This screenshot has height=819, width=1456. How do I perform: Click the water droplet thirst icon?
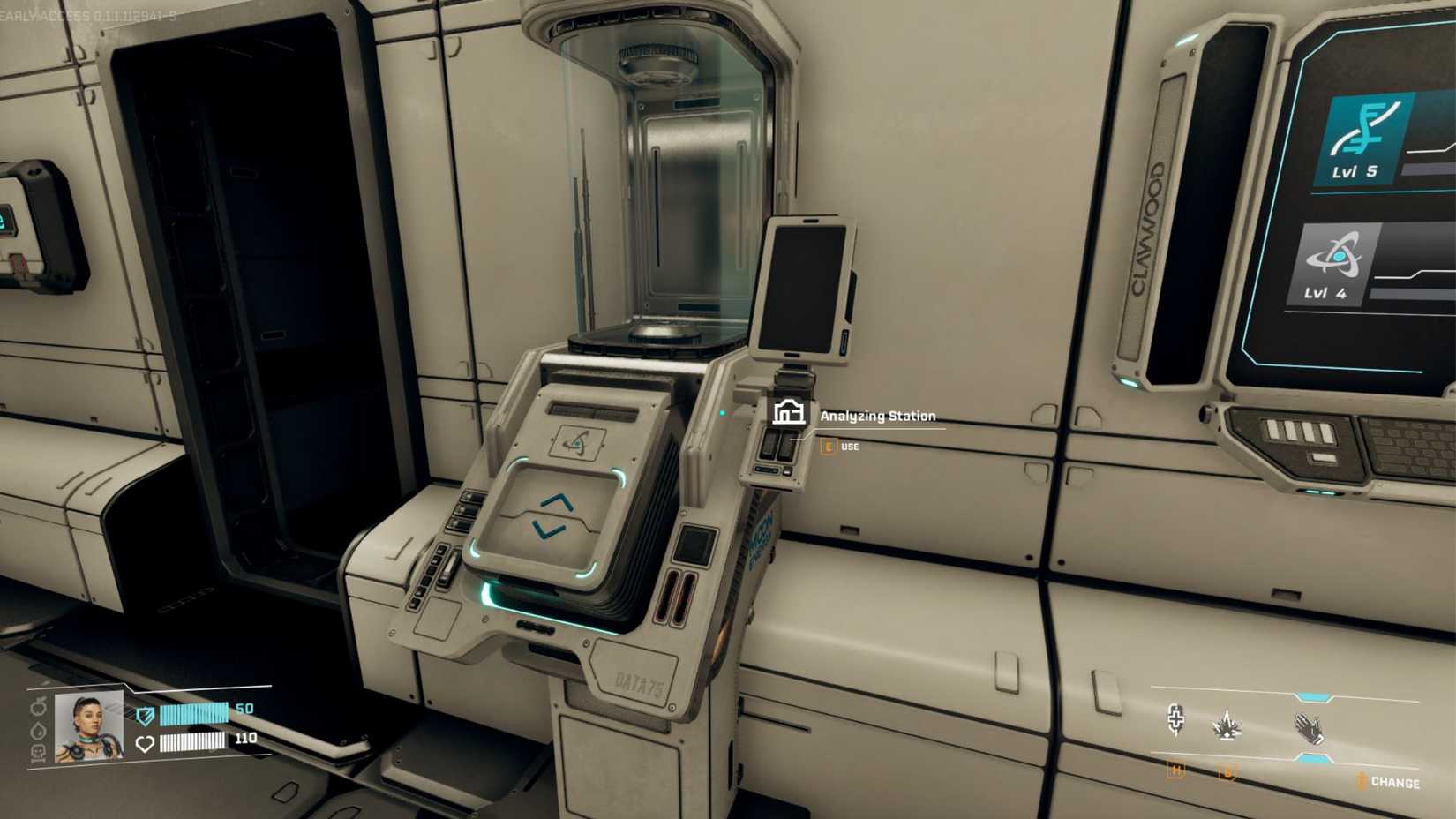[x=38, y=729]
